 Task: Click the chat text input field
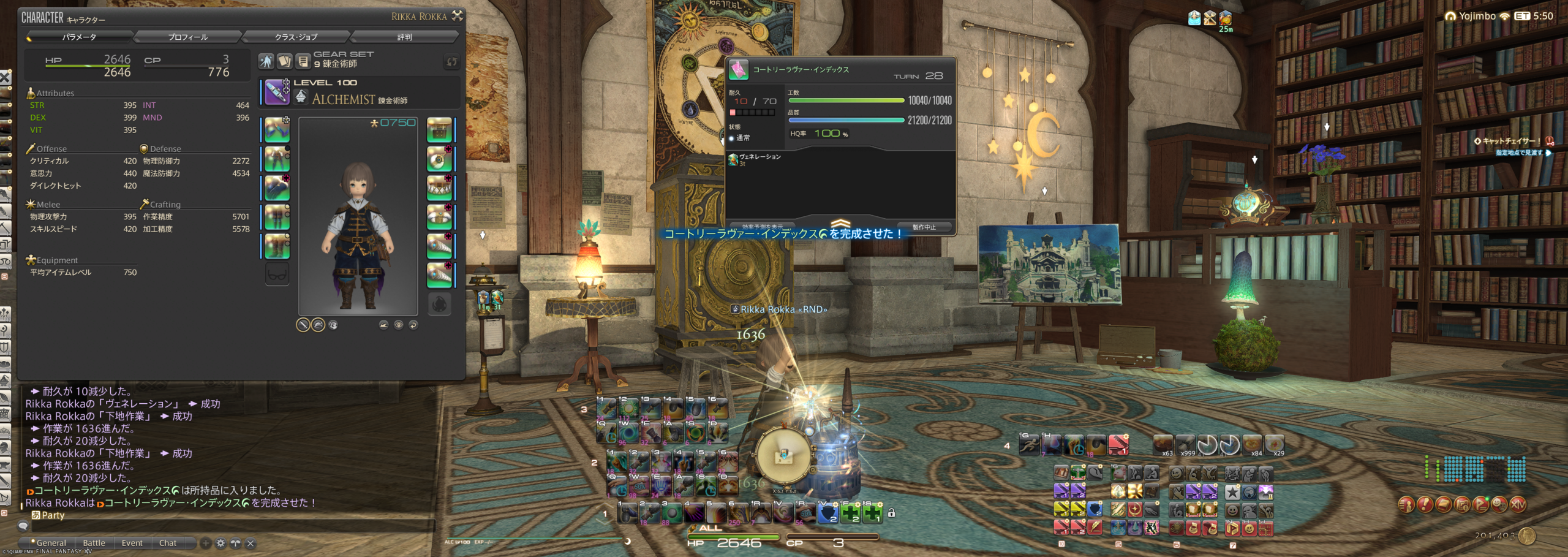coord(233,526)
